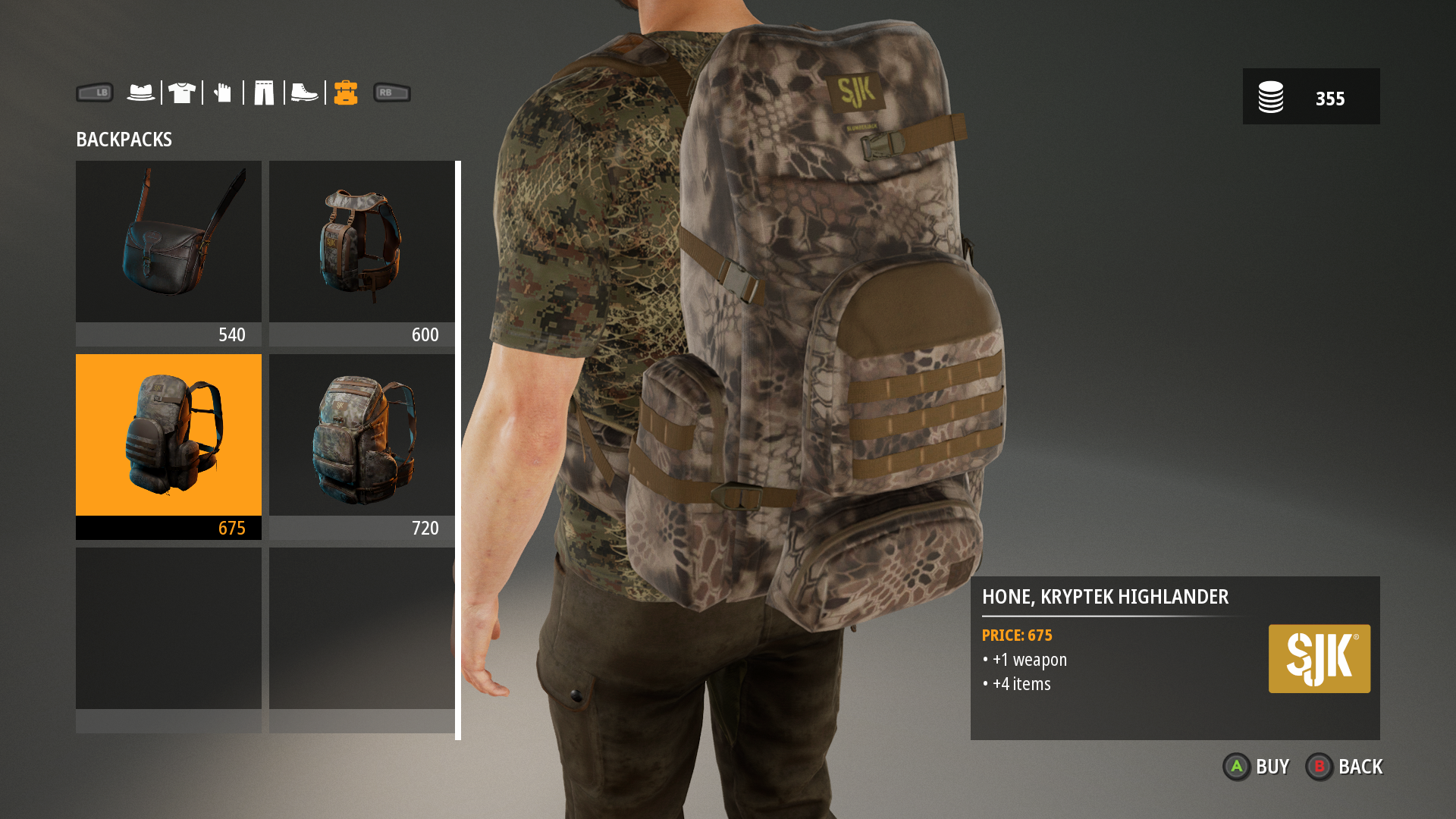Open the gloves category icon

click(222, 92)
